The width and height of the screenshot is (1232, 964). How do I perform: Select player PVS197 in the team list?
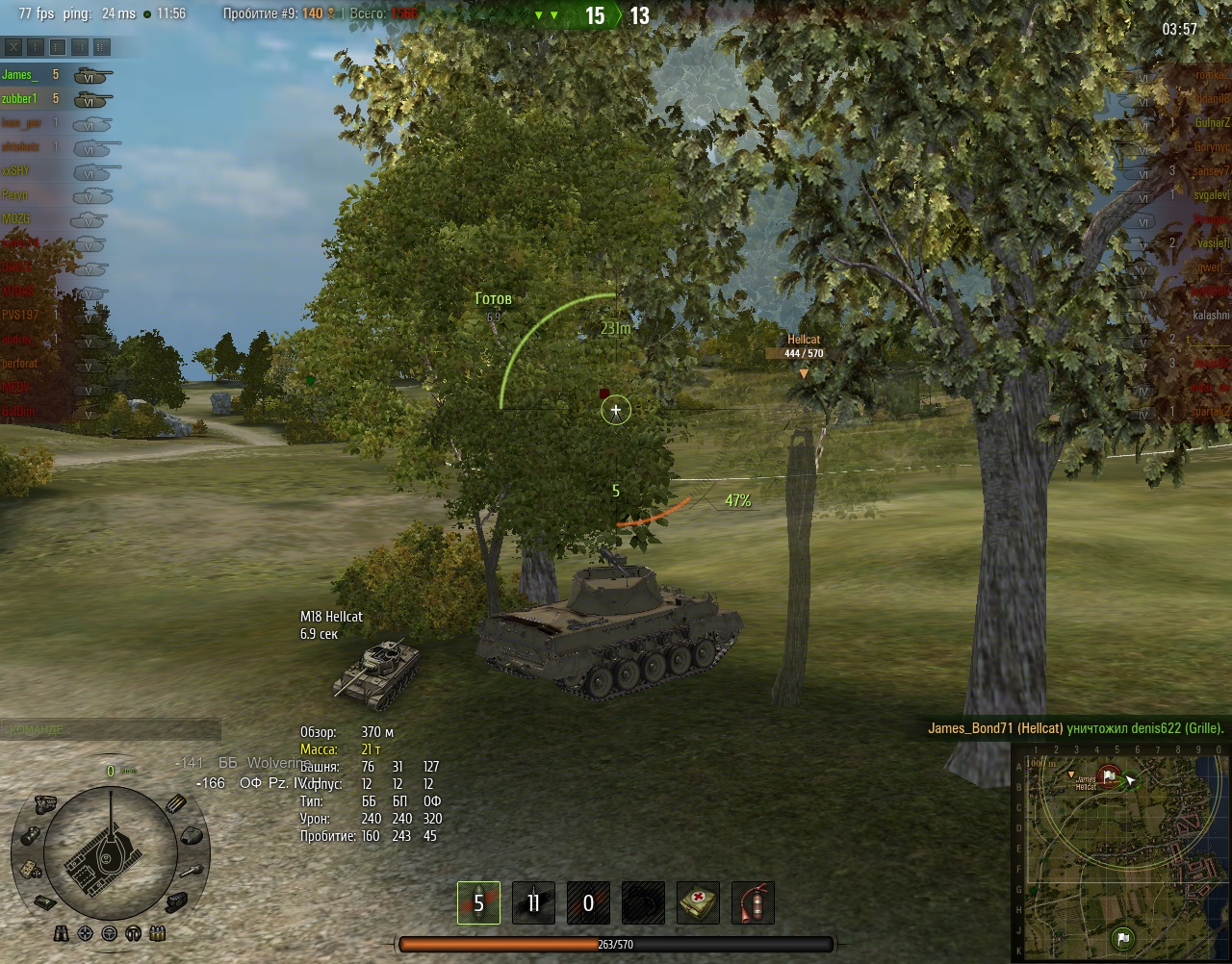coord(21,315)
